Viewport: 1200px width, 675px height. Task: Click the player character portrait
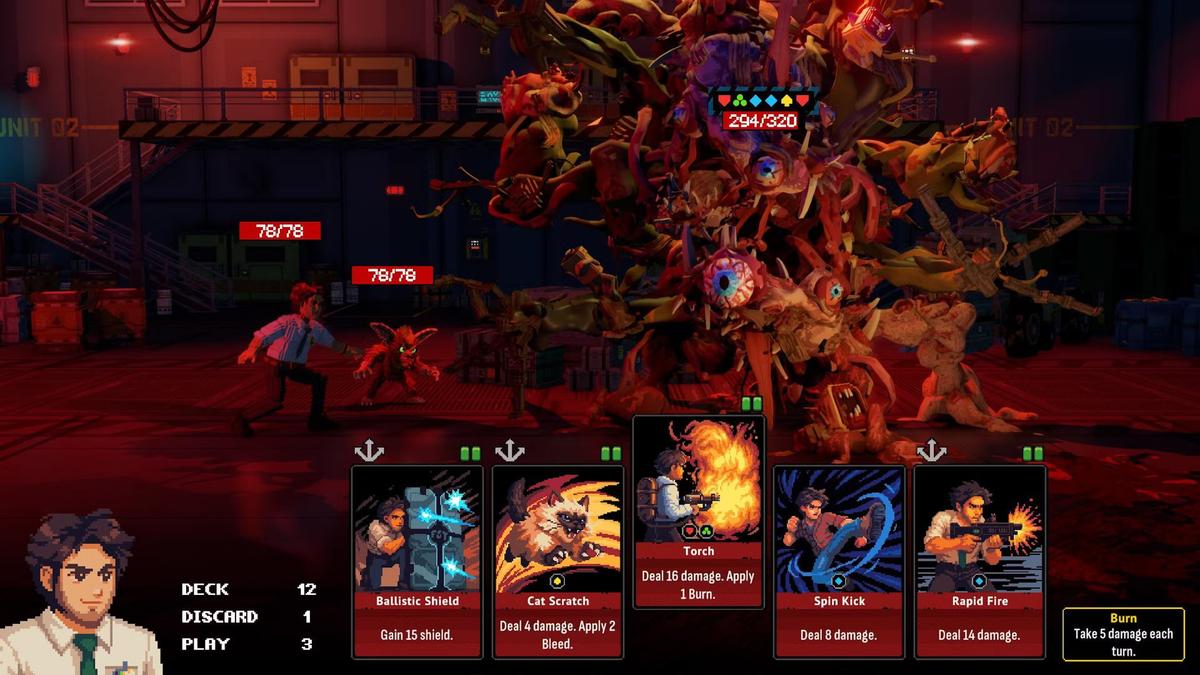[x=80, y=594]
